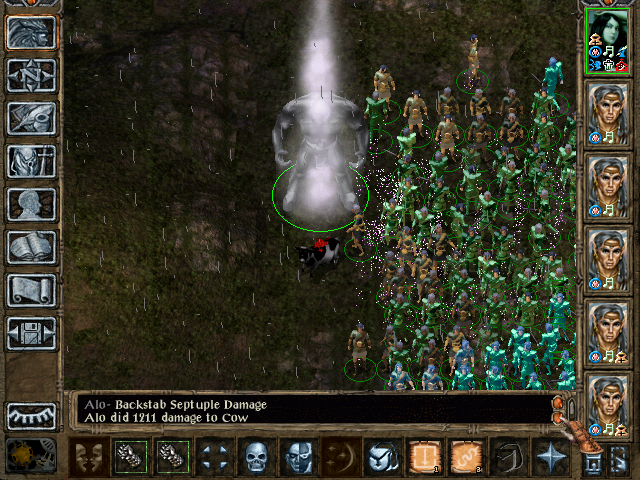Screen dimensions: 640x480
Task: Open the journal with the quill icon
Action: click(x=31, y=118)
